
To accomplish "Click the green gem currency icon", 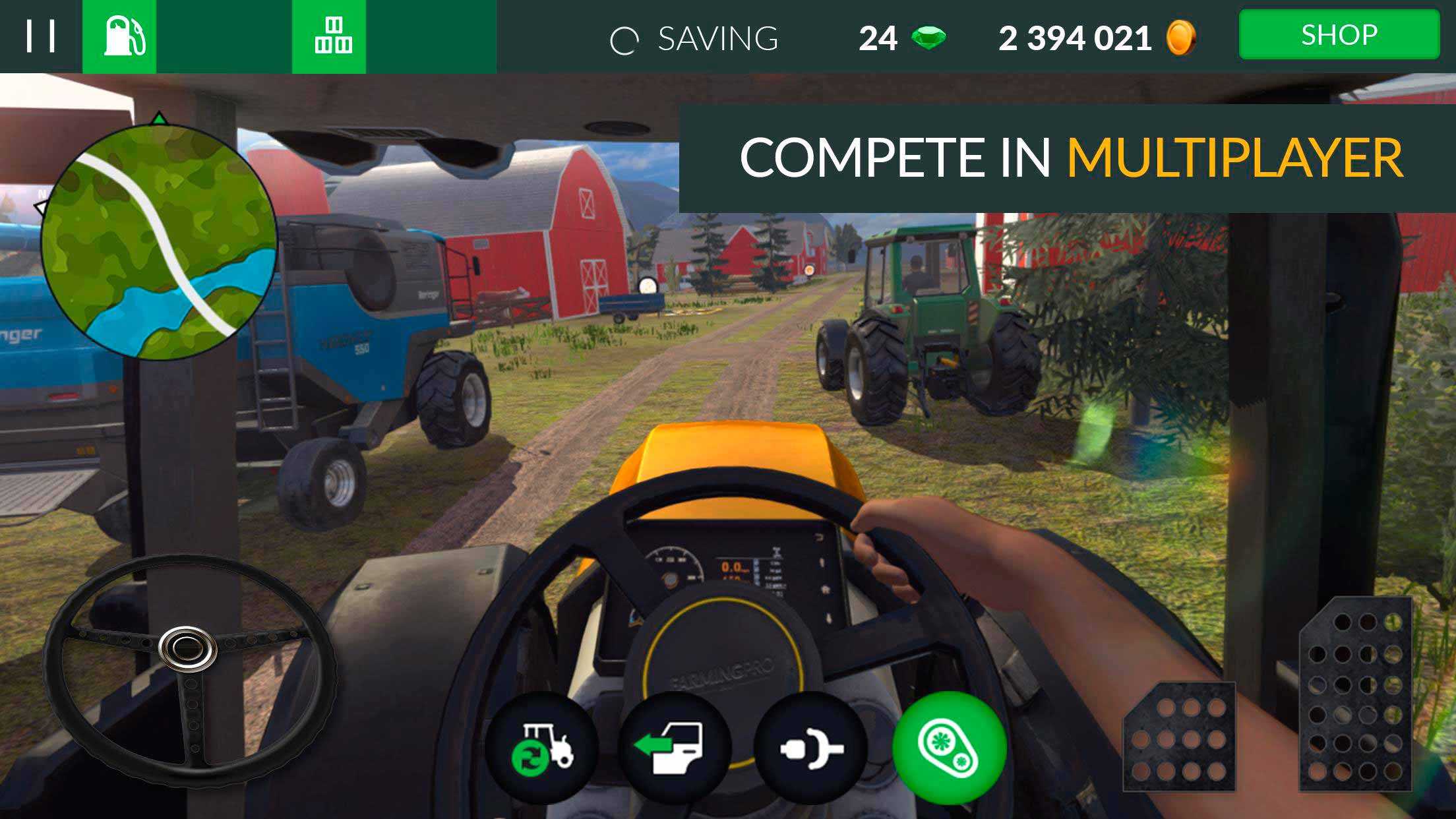I will (x=928, y=38).
